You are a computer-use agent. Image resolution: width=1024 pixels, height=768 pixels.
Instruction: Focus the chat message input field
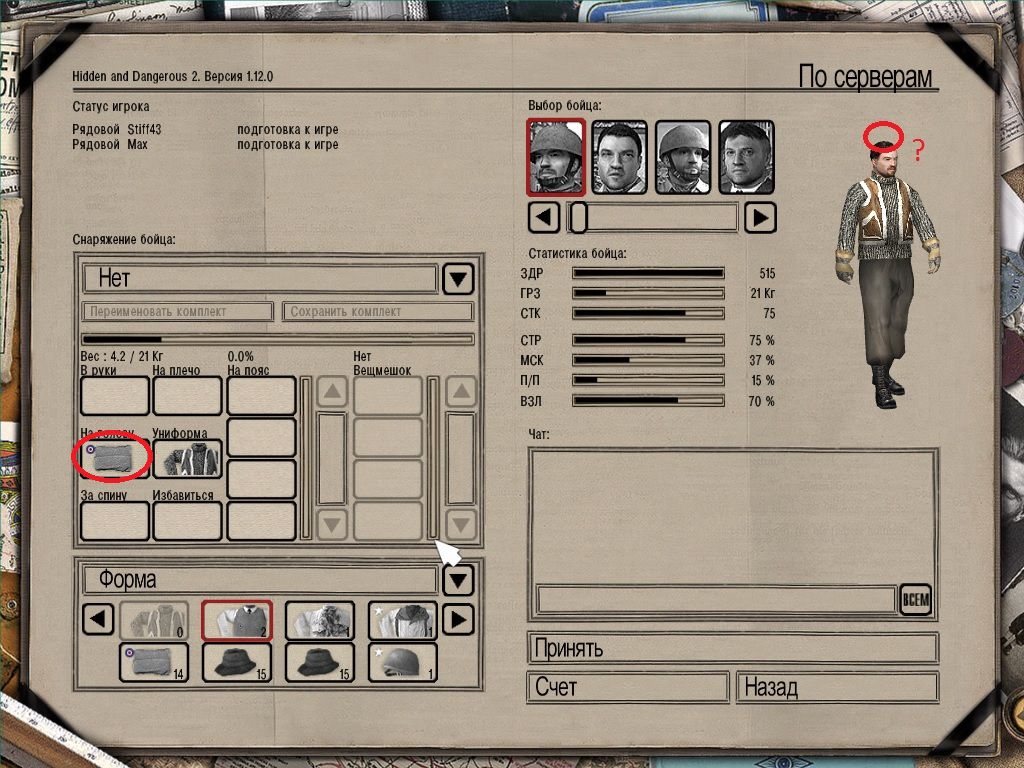pos(716,599)
